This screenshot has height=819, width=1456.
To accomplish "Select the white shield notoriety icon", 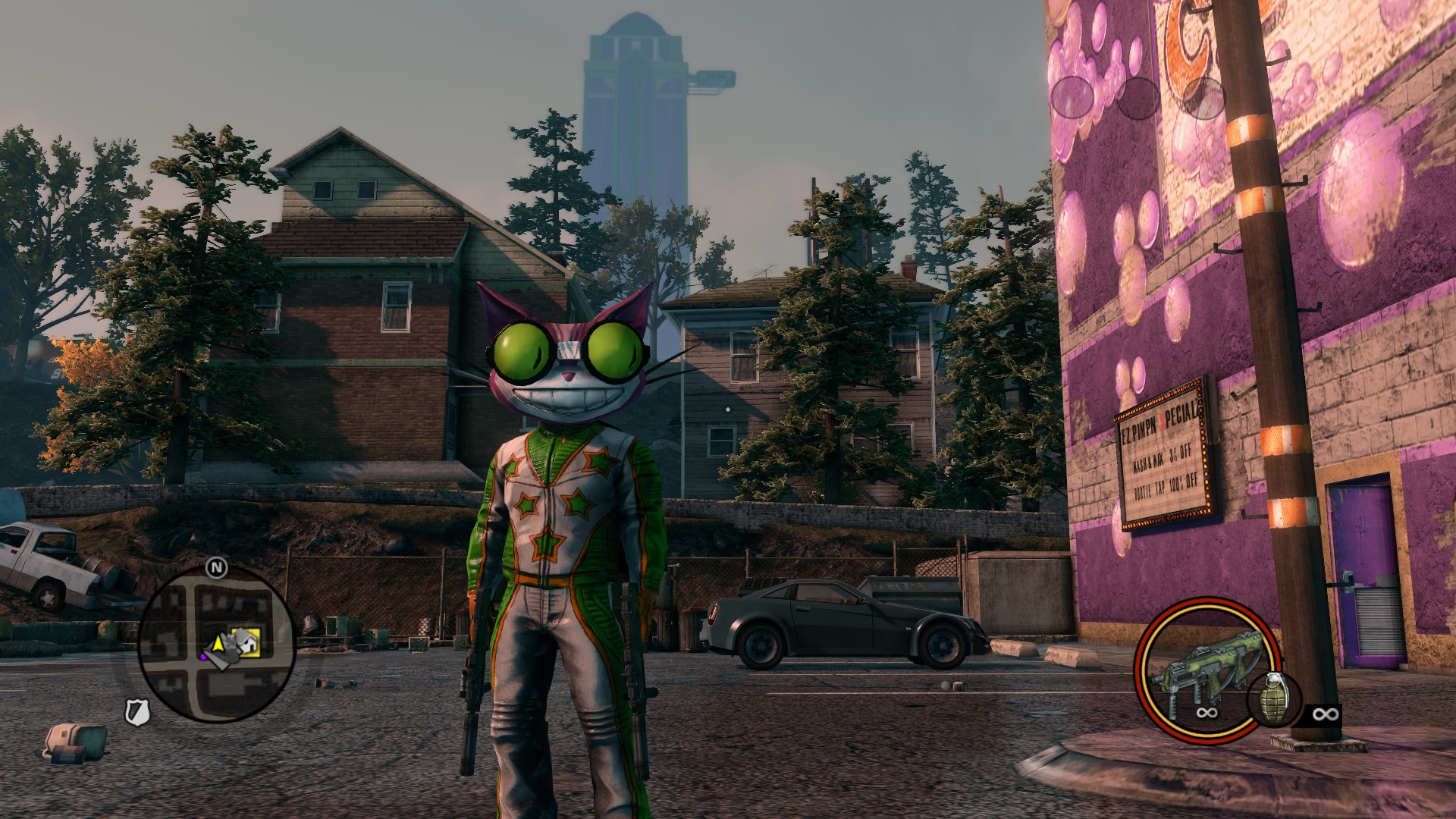I will coord(137,710).
